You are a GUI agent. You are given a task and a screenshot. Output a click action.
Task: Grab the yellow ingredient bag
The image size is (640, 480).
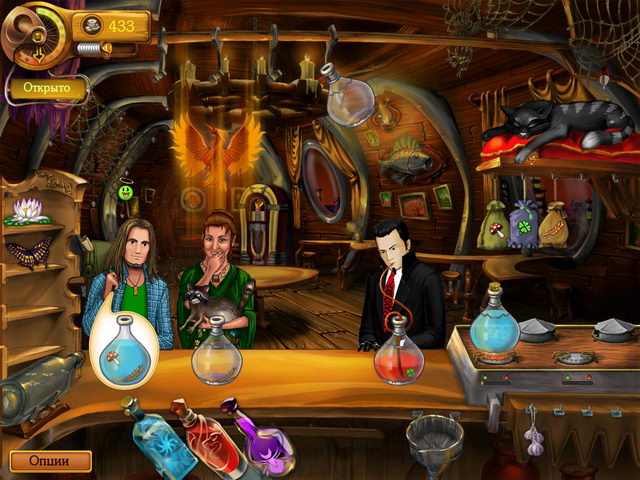point(553,226)
